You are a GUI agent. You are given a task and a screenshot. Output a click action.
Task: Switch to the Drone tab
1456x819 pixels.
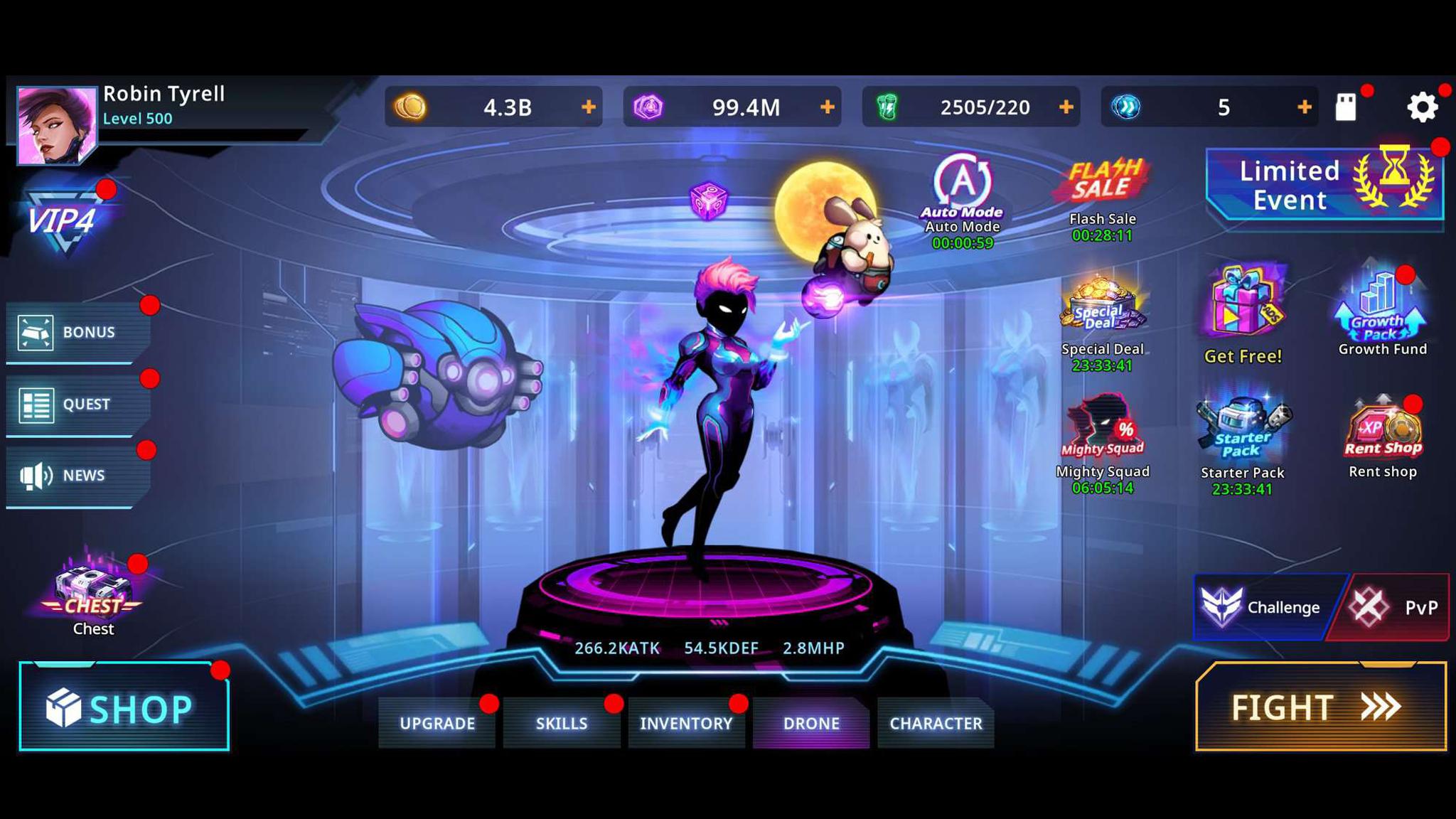811,723
